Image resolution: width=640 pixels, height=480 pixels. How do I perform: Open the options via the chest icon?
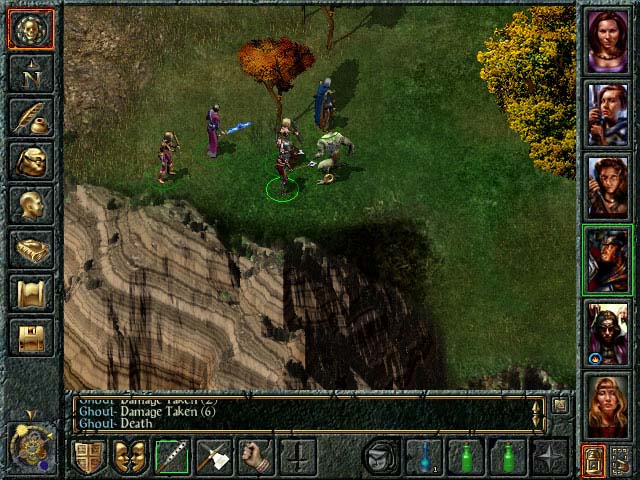pyautogui.click(x=30, y=335)
